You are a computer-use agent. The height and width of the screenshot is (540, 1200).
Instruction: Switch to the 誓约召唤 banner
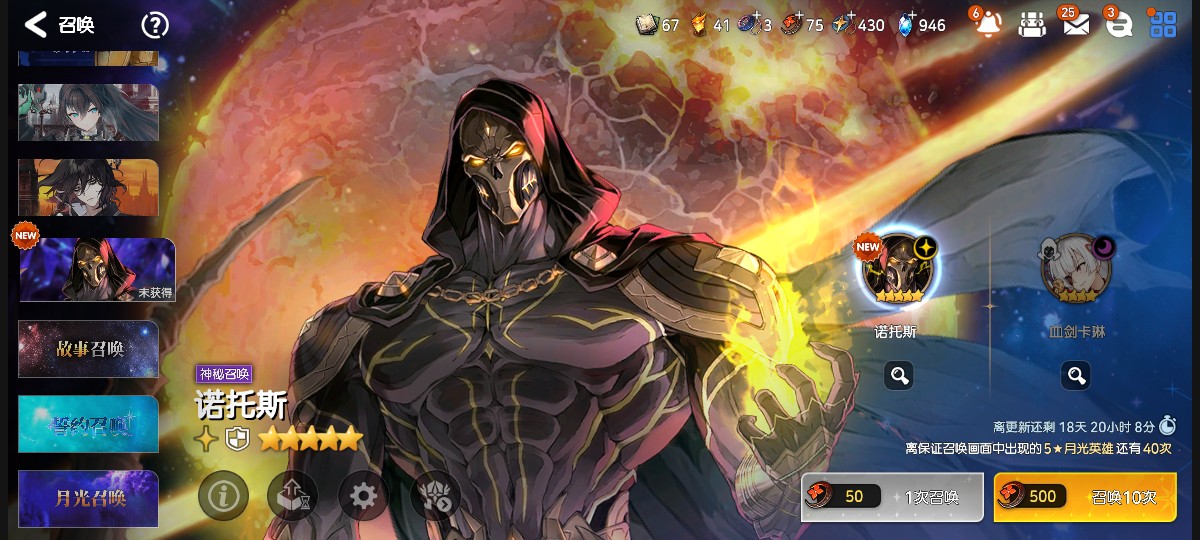click(x=89, y=424)
